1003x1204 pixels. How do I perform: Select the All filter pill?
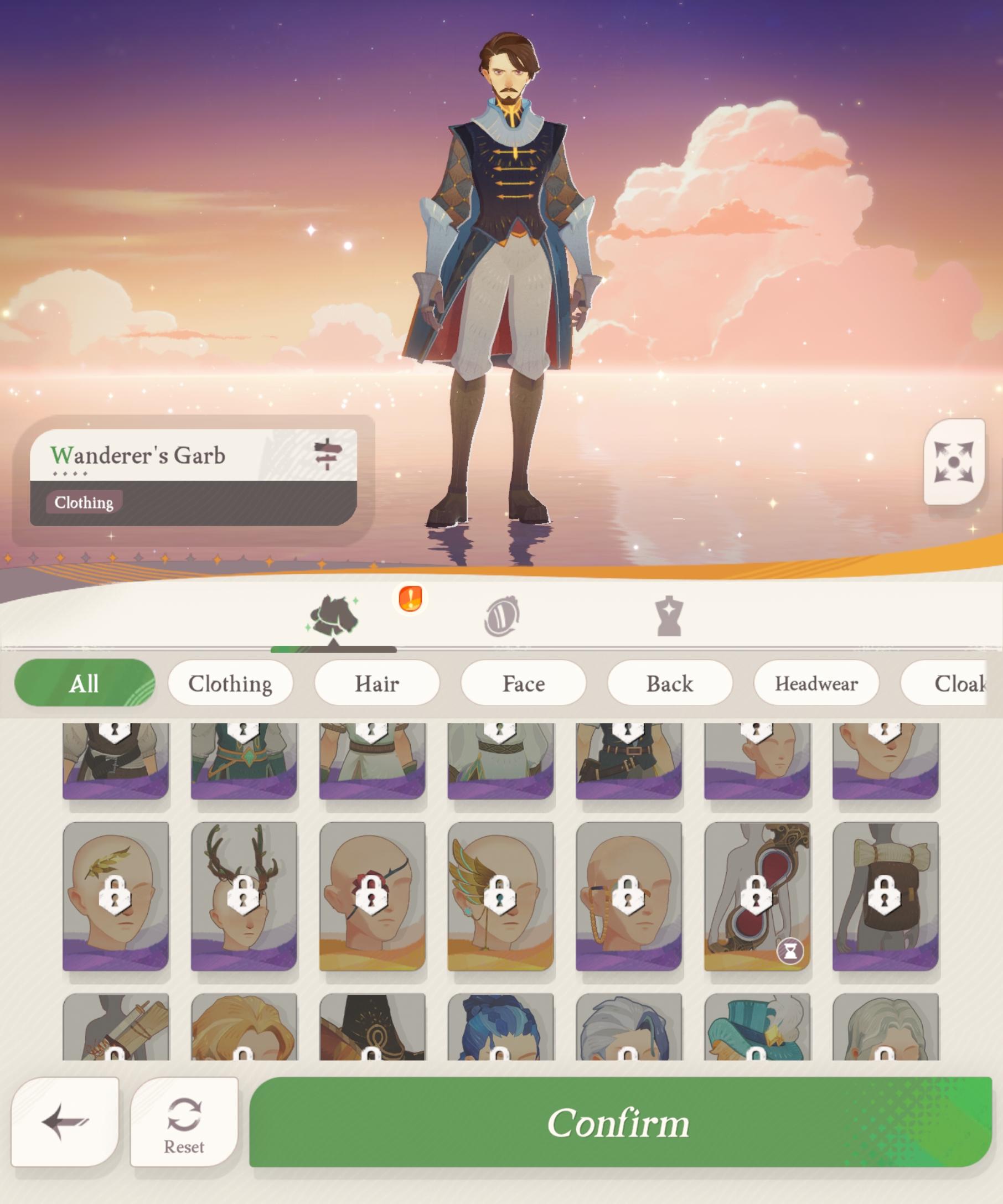(x=84, y=683)
